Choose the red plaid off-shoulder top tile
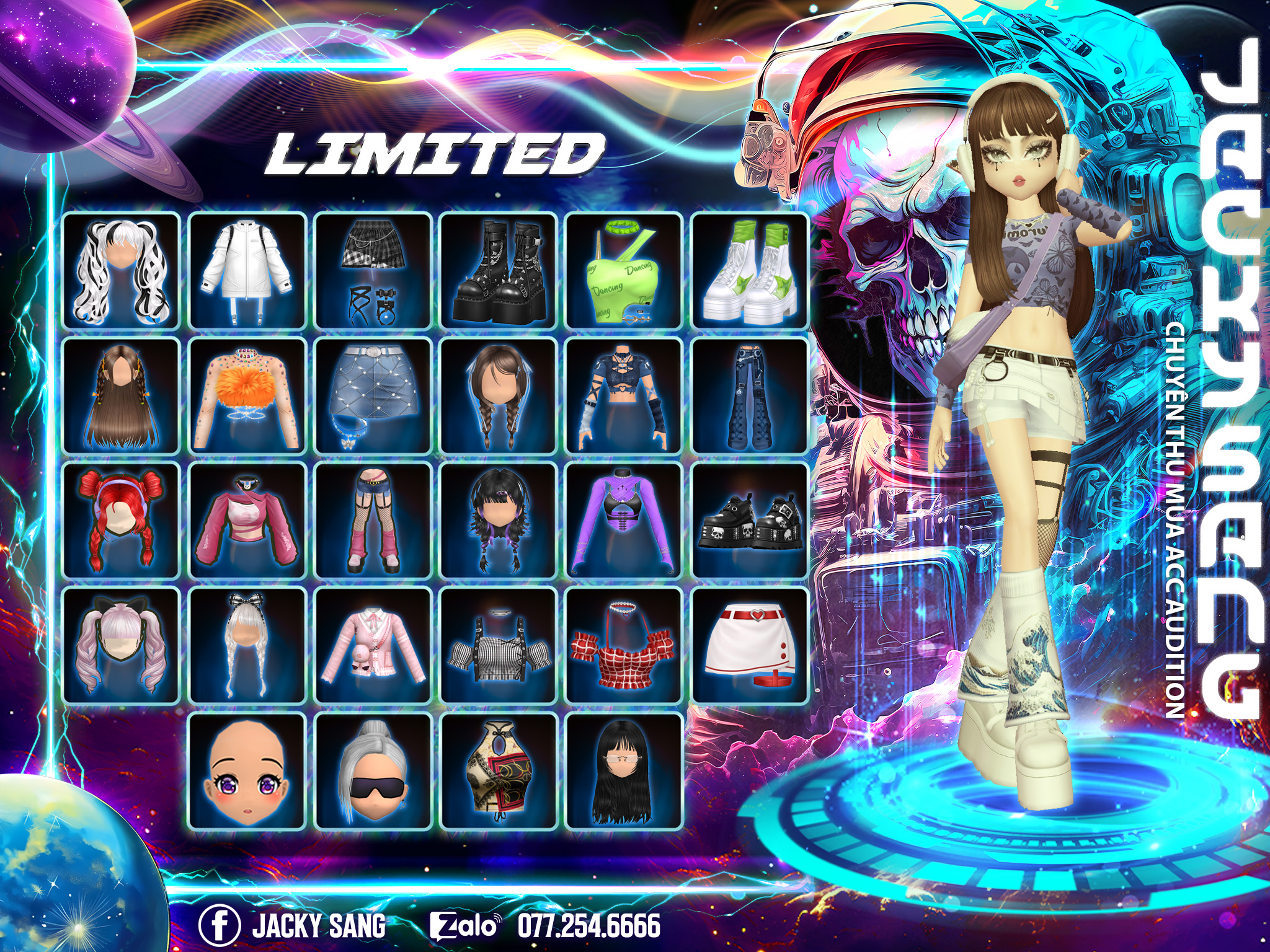 tap(624, 646)
